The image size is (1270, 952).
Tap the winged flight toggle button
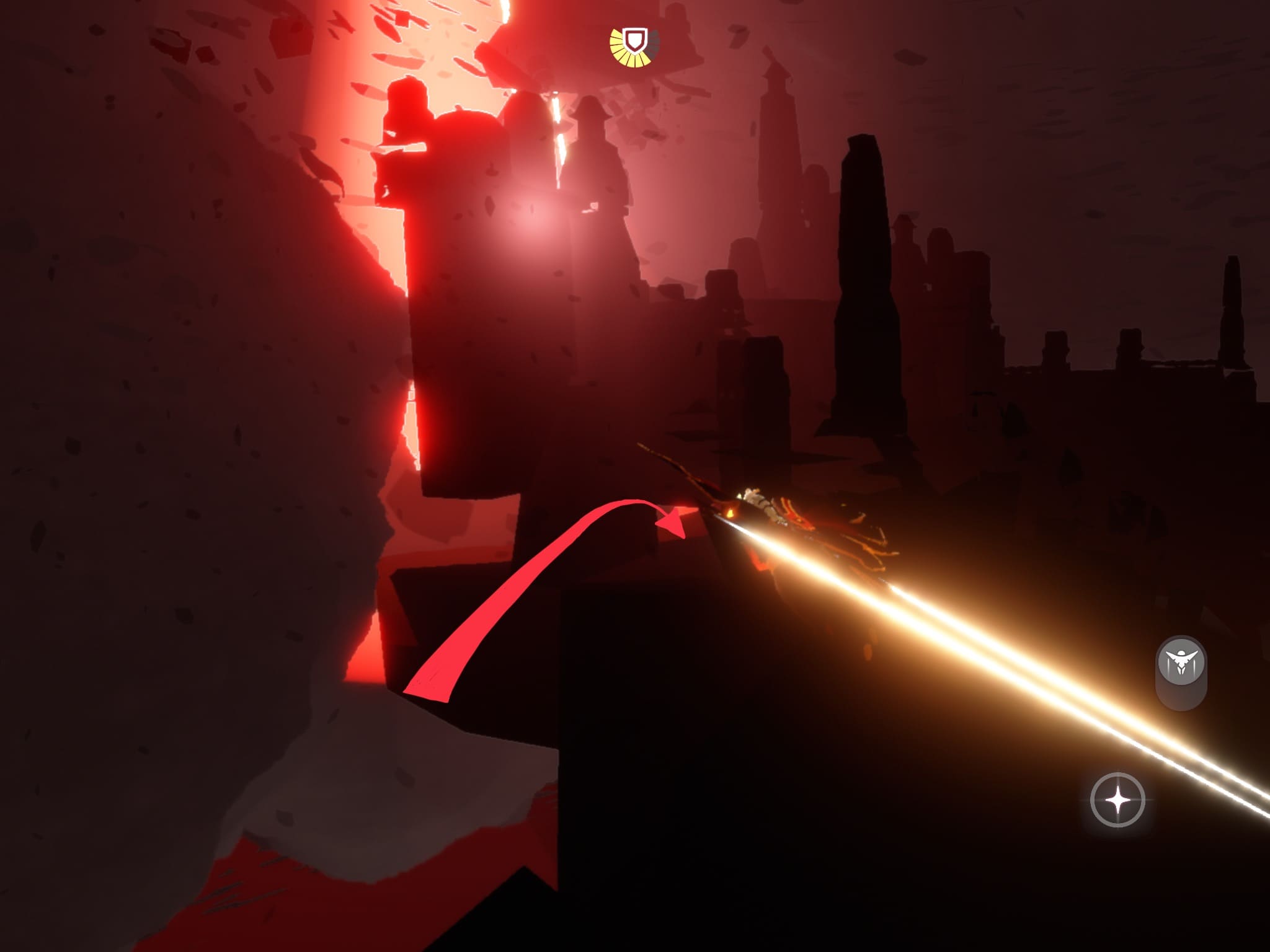coord(1181,662)
